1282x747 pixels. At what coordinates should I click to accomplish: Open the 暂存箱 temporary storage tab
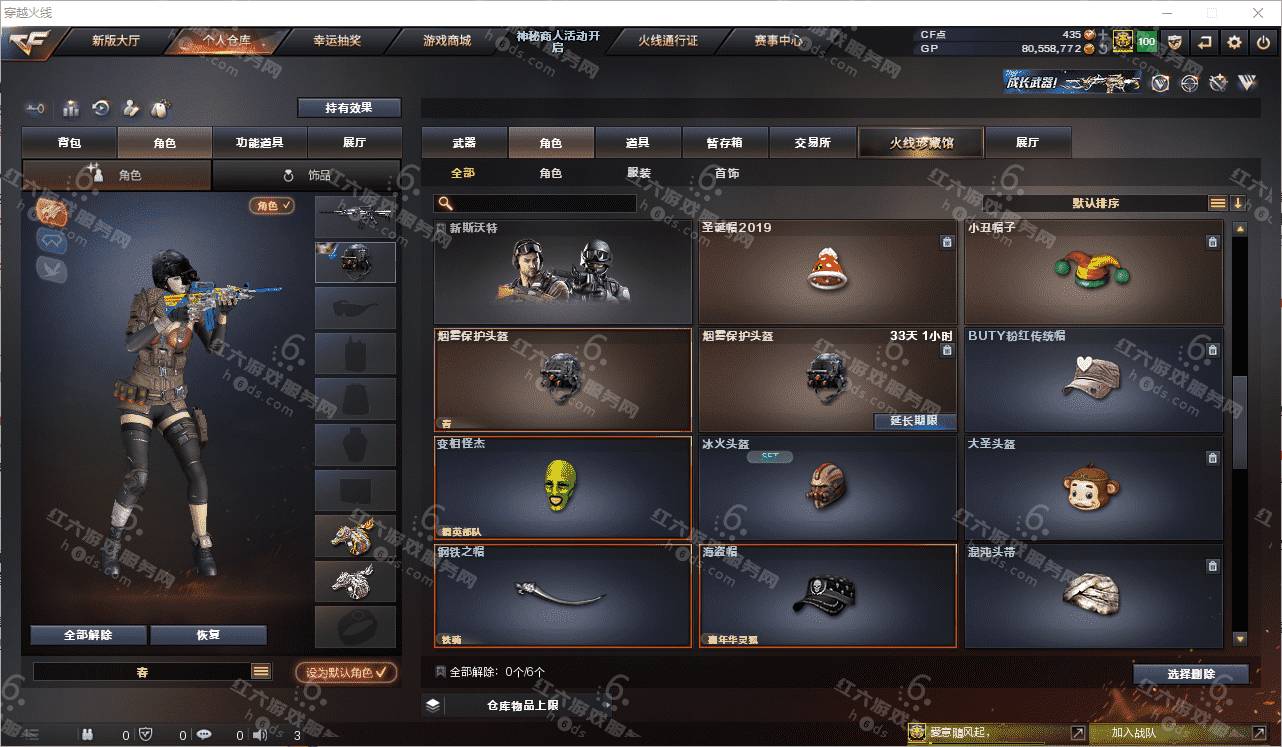(725, 143)
